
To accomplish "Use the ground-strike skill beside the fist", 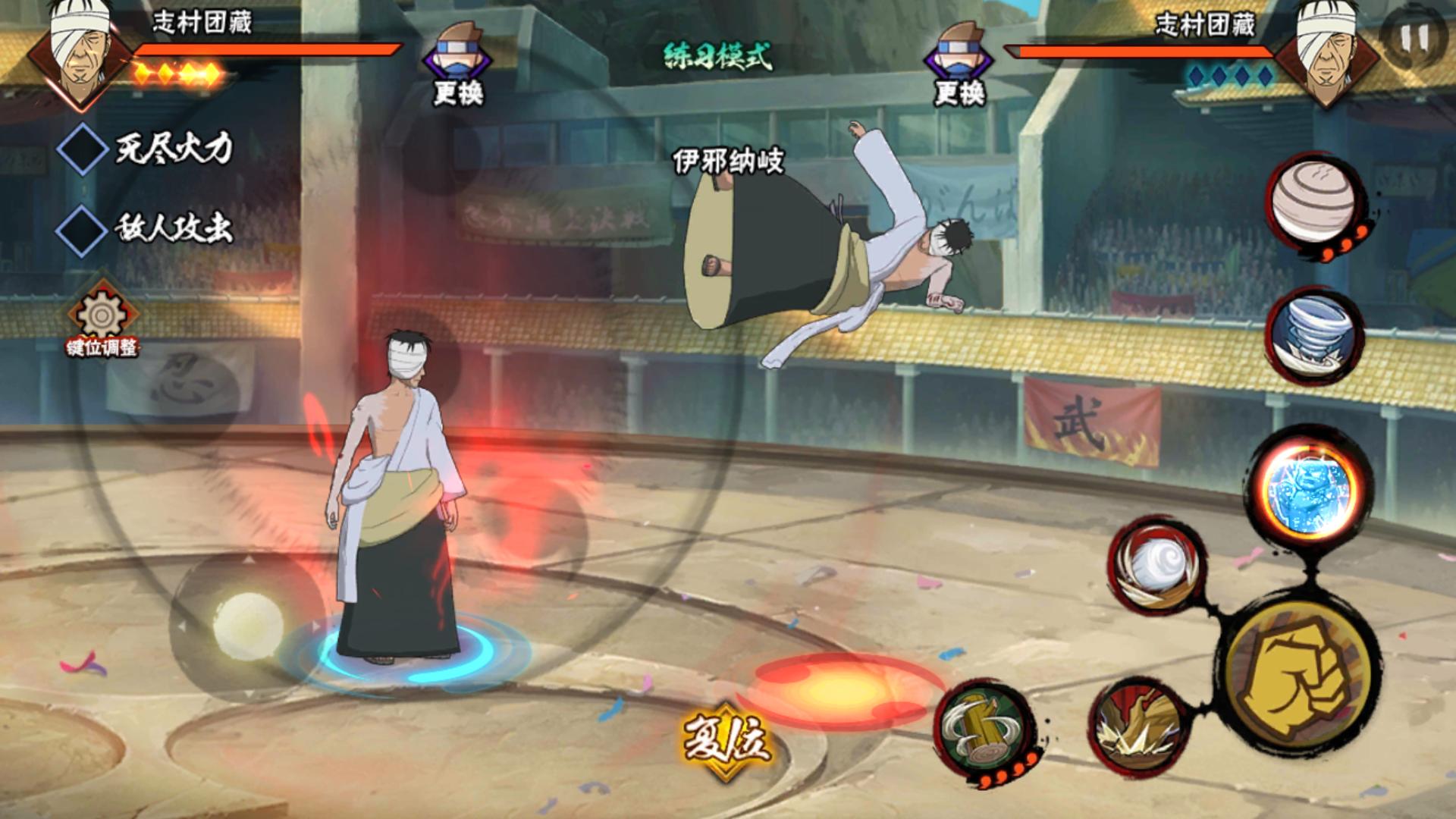I will point(1135,728).
